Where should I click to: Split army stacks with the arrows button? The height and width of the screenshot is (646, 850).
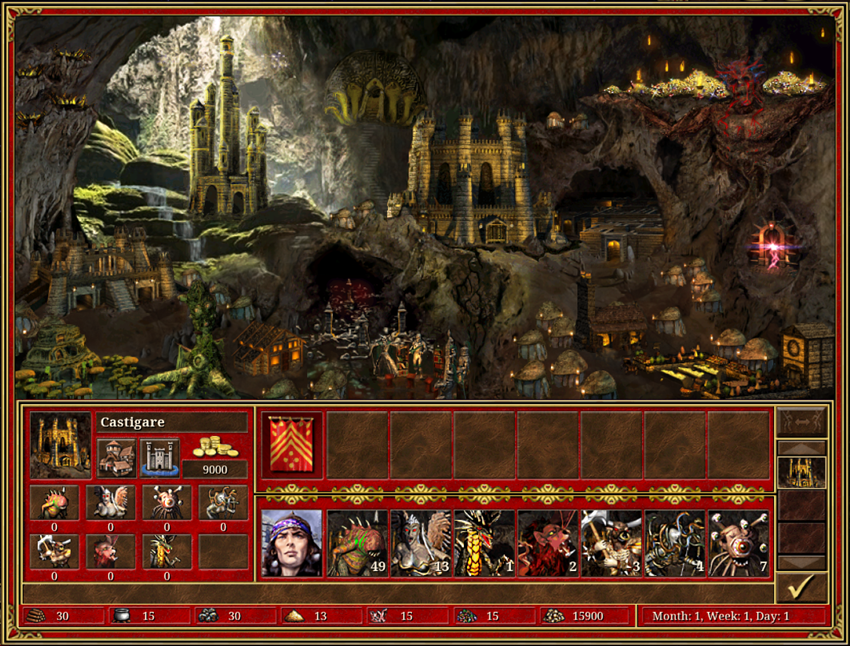802,421
